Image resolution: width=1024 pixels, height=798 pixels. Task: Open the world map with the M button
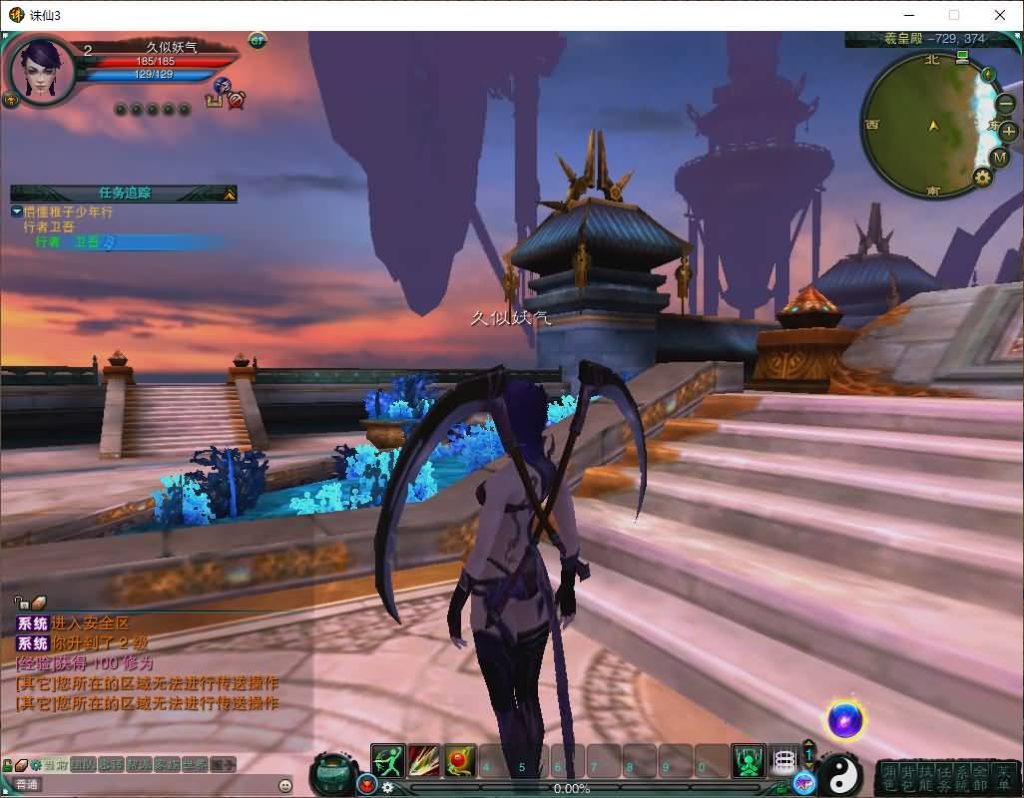(999, 157)
